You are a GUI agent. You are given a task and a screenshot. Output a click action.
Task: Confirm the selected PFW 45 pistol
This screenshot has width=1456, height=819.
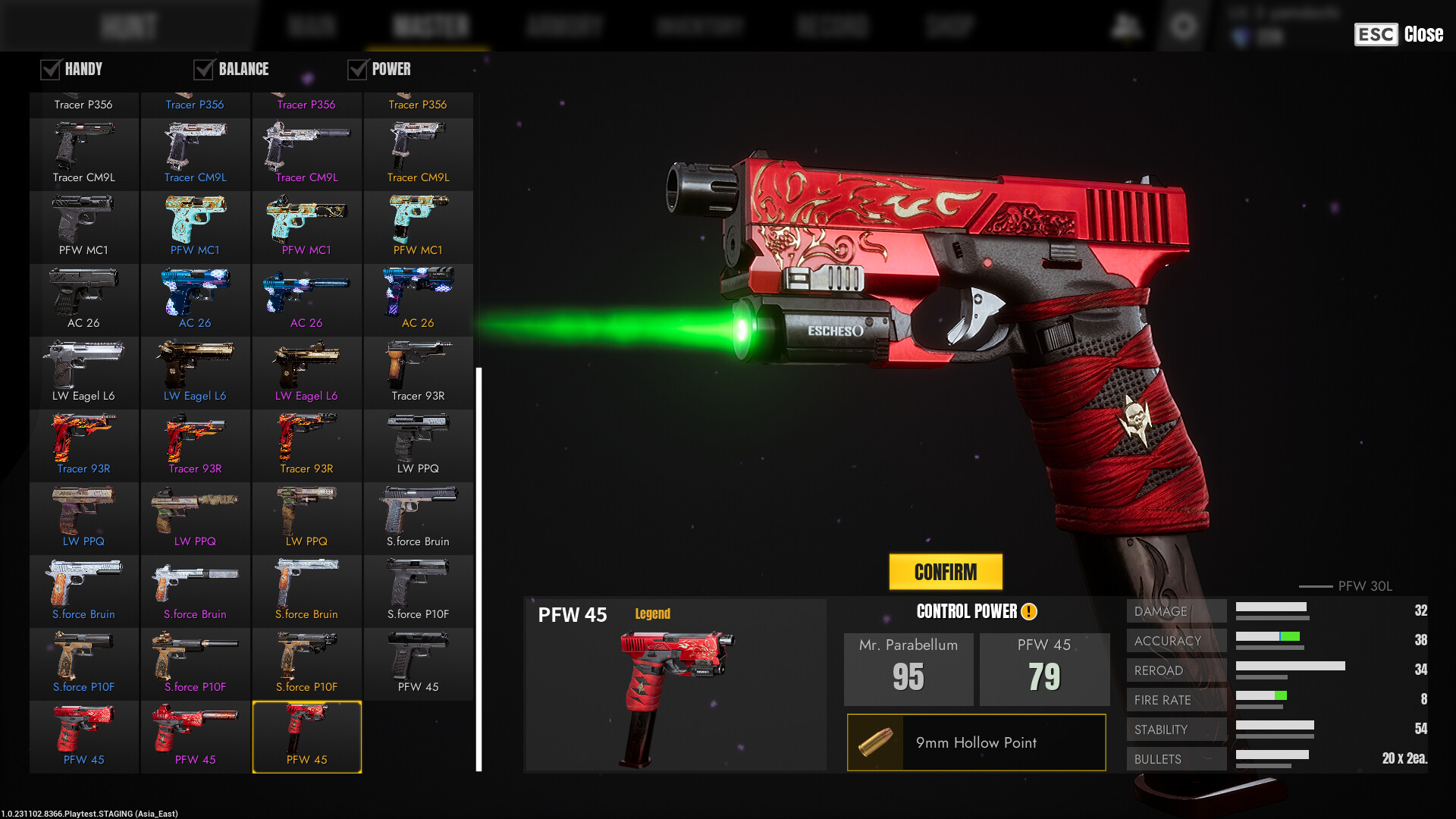[x=945, y=572]
